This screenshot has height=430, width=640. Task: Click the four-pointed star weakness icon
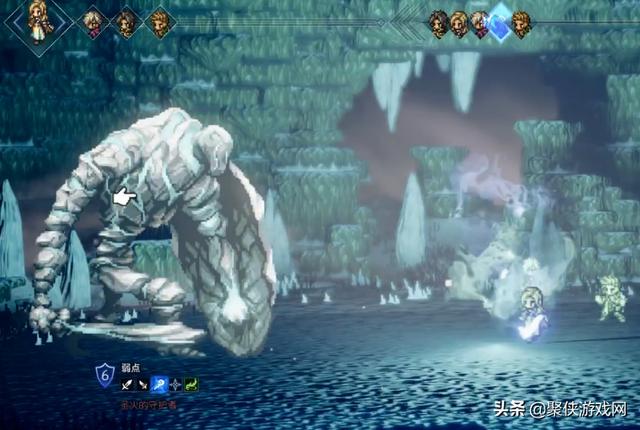[175, 384]
